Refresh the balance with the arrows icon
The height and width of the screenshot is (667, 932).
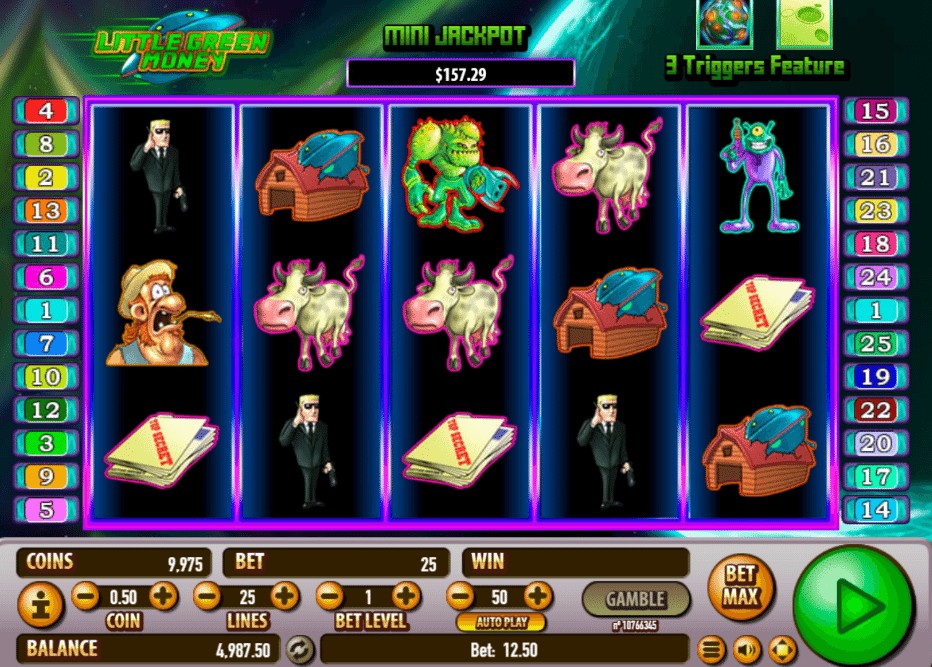pos(299,648)
